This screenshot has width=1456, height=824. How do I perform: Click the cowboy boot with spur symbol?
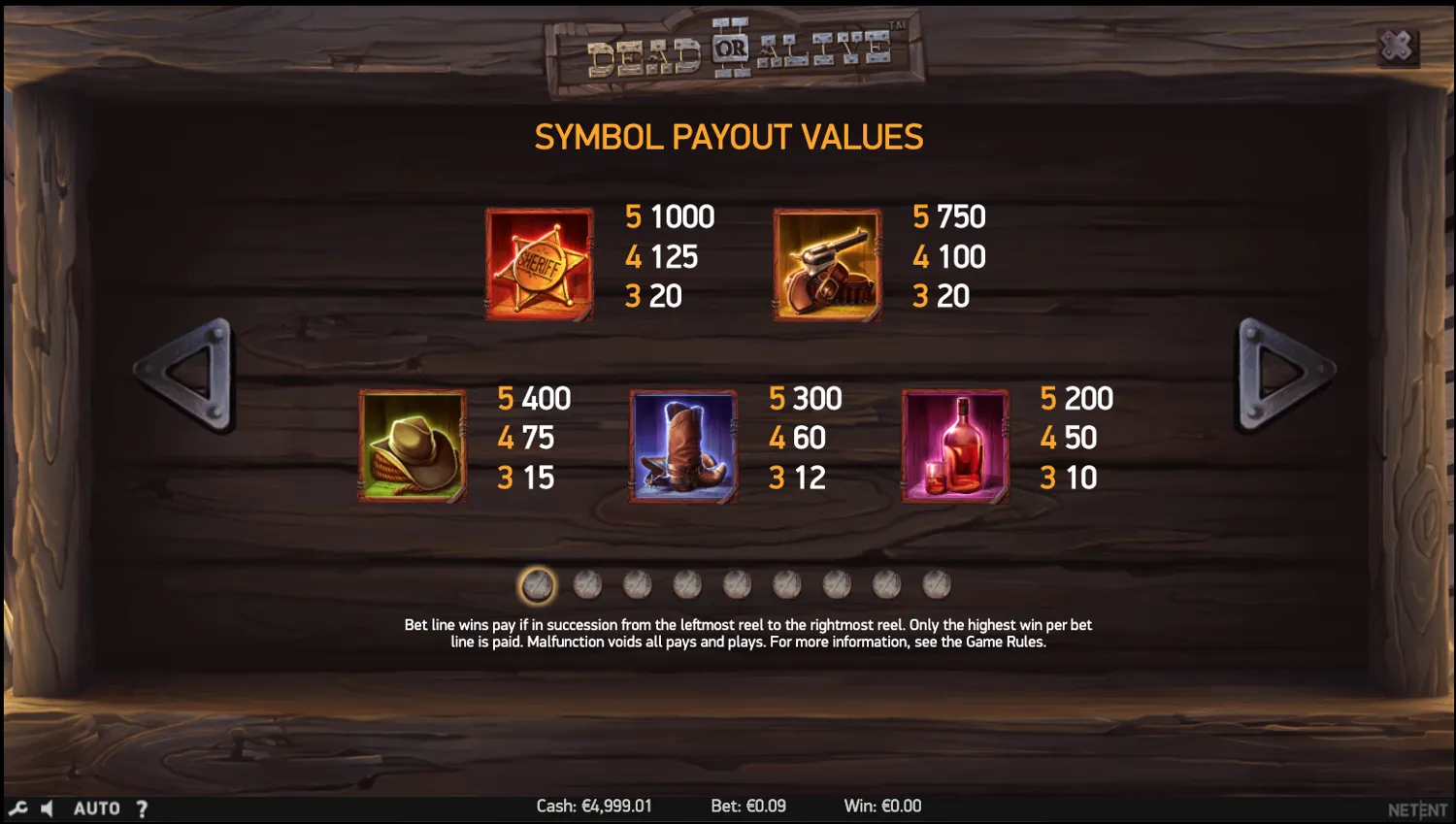pyautogui.click(x=683, y=446)
